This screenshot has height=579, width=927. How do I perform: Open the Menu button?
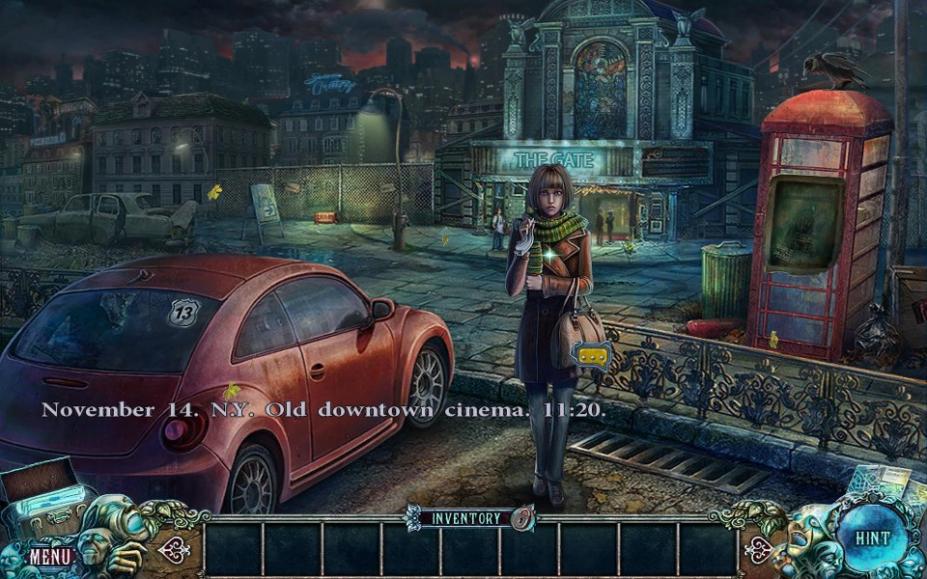coord(49,555)
